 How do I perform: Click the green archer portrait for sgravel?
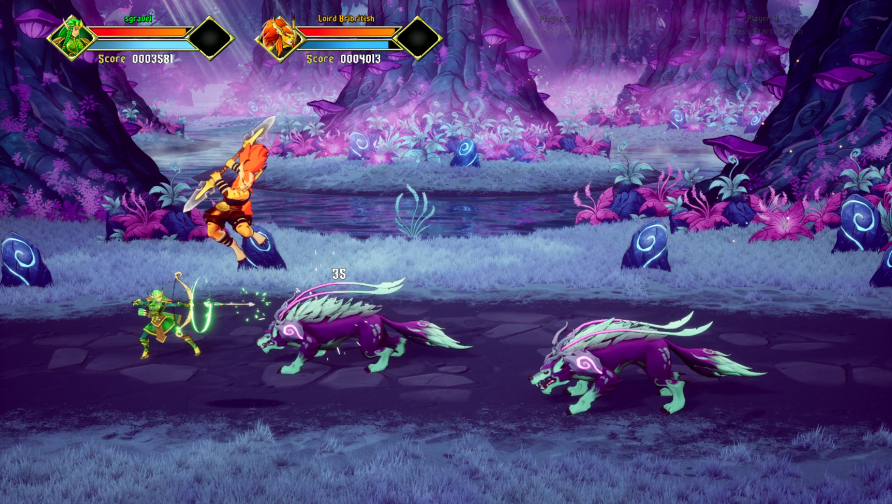coord(72,38)
